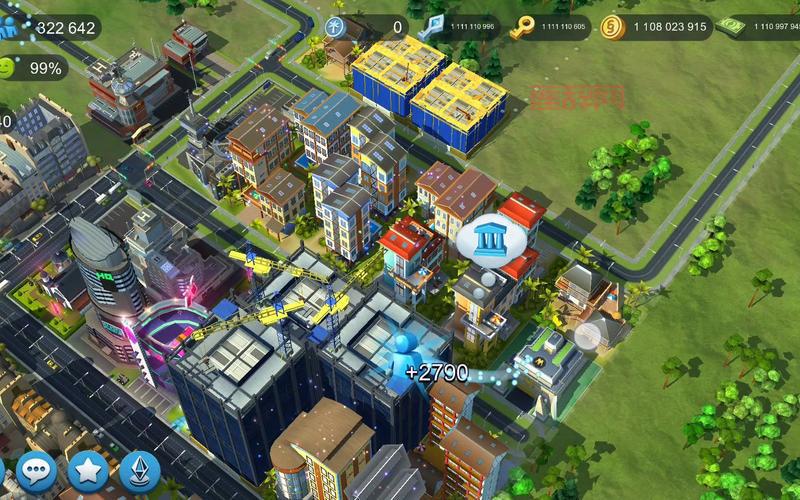Tap the palm tree currency counter
Screen dimensions: 800x500
(367, 27)
